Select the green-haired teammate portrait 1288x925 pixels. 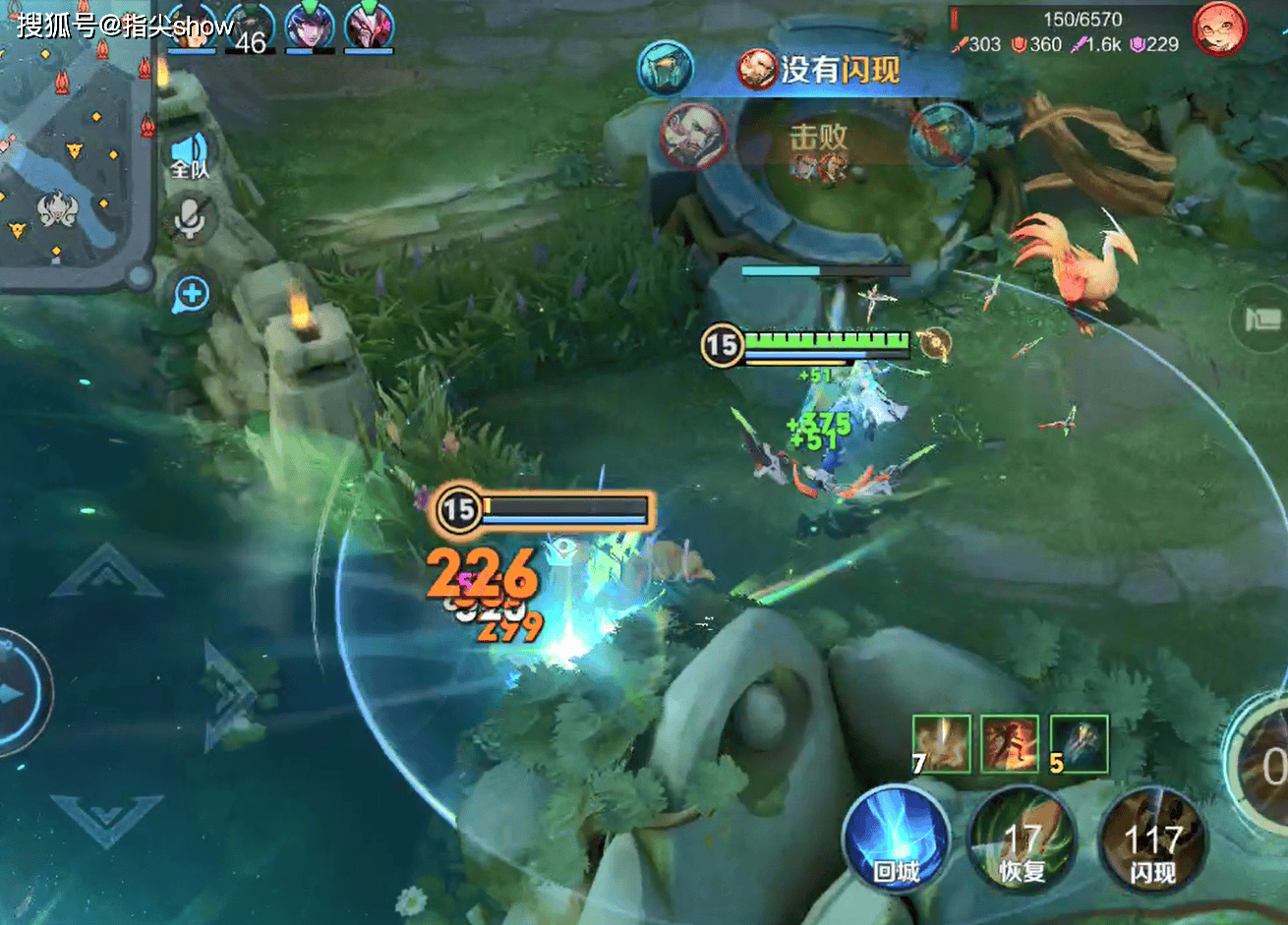[x=310, y=27]
